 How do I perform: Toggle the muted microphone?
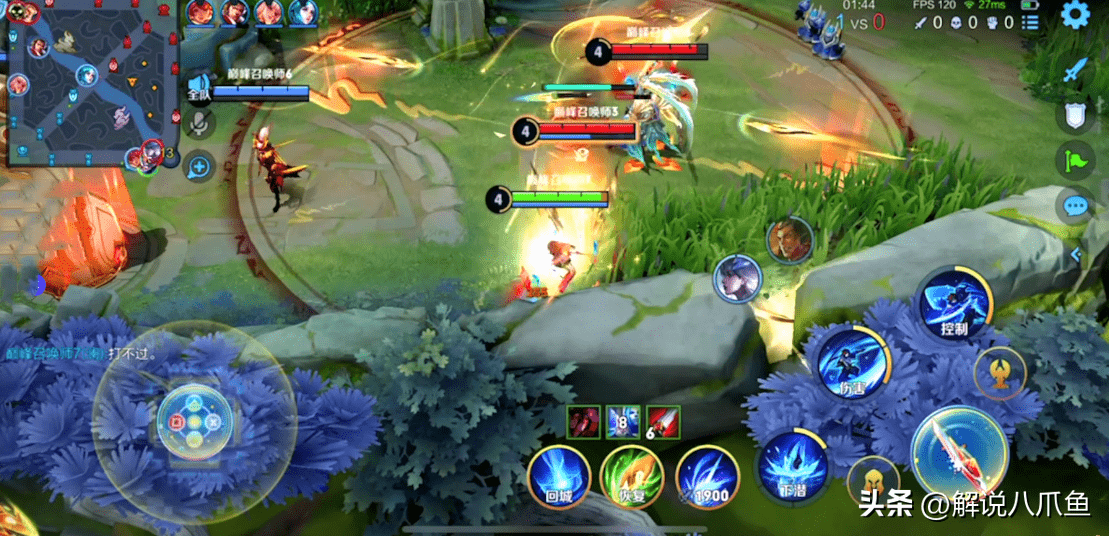199,123
